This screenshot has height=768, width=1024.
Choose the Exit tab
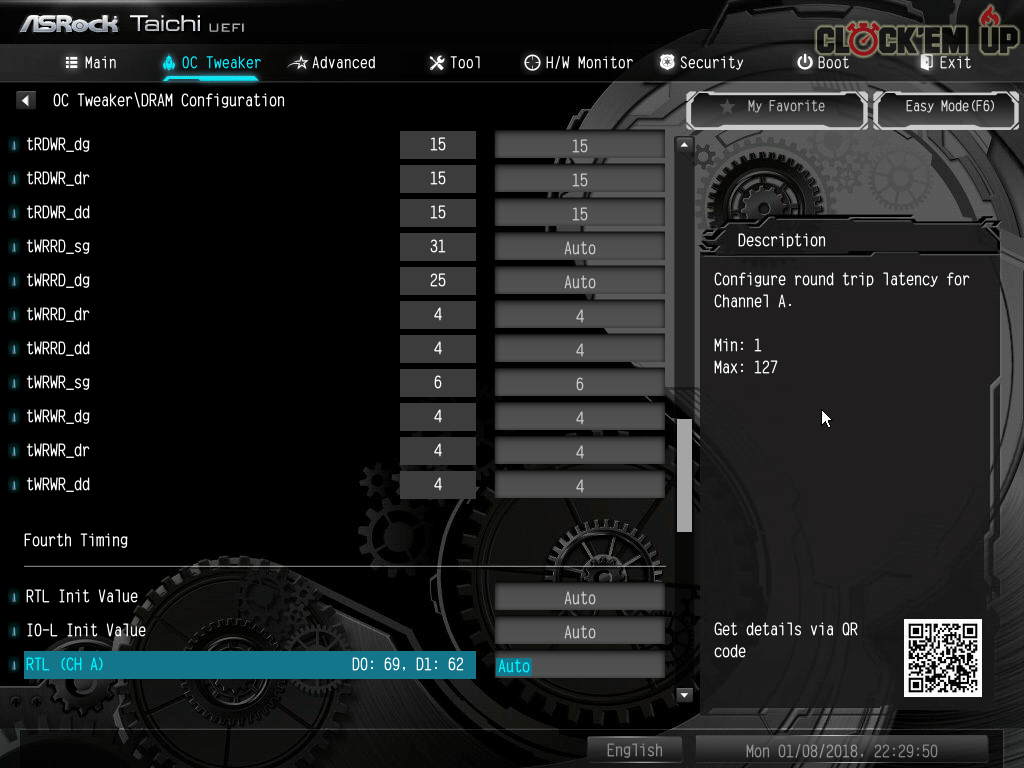[x=945, y=63]
